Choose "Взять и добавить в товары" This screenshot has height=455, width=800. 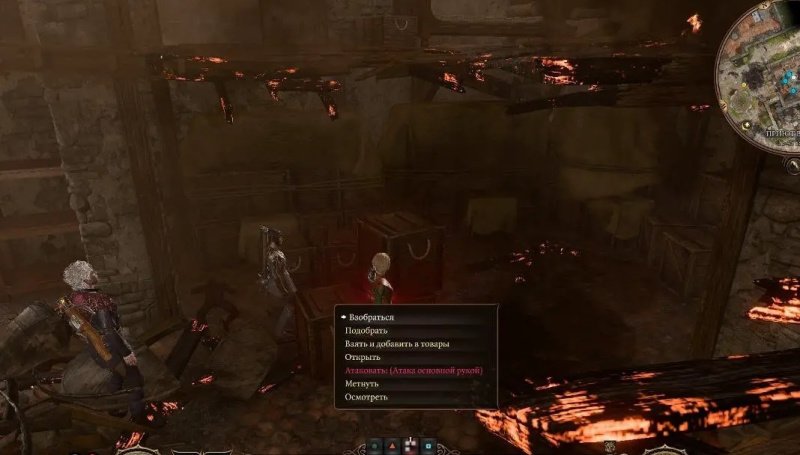pyautogui.click(x=397, y=344)
